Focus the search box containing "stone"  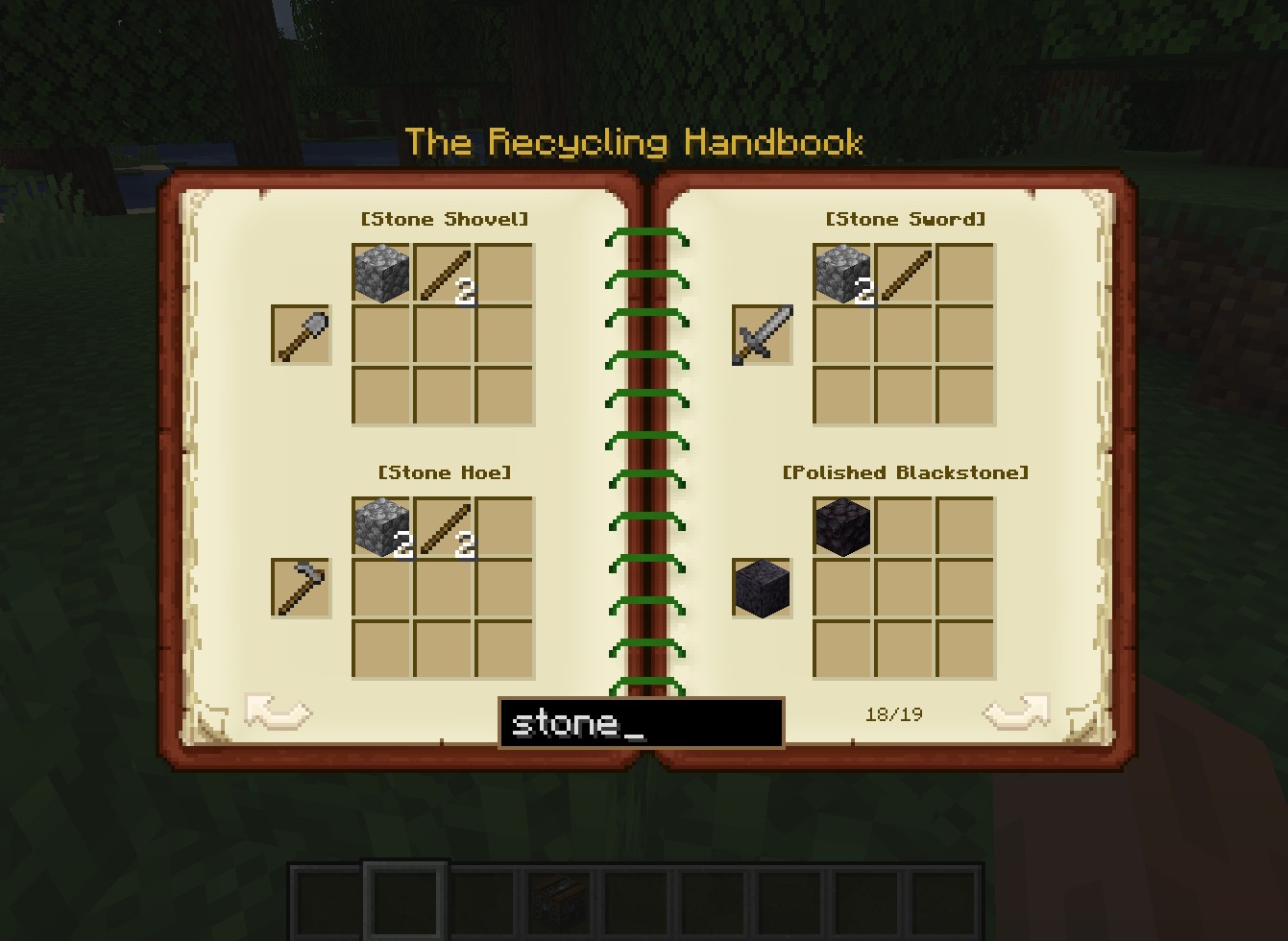pyautogui.click(x=641, y=723)
